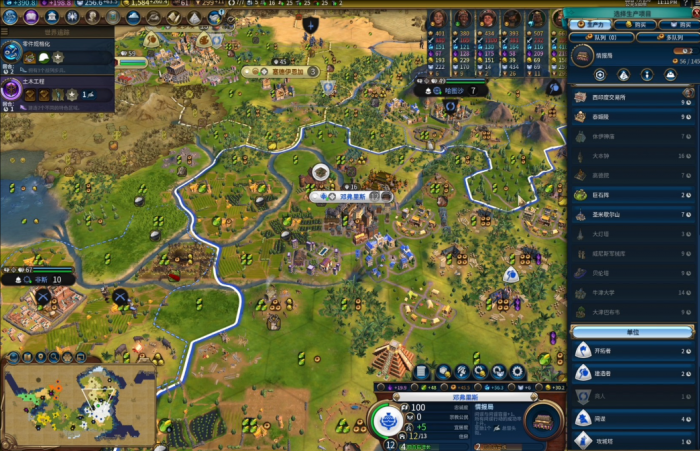Select the 塞德伊恩加 city banner

point(279,72)
